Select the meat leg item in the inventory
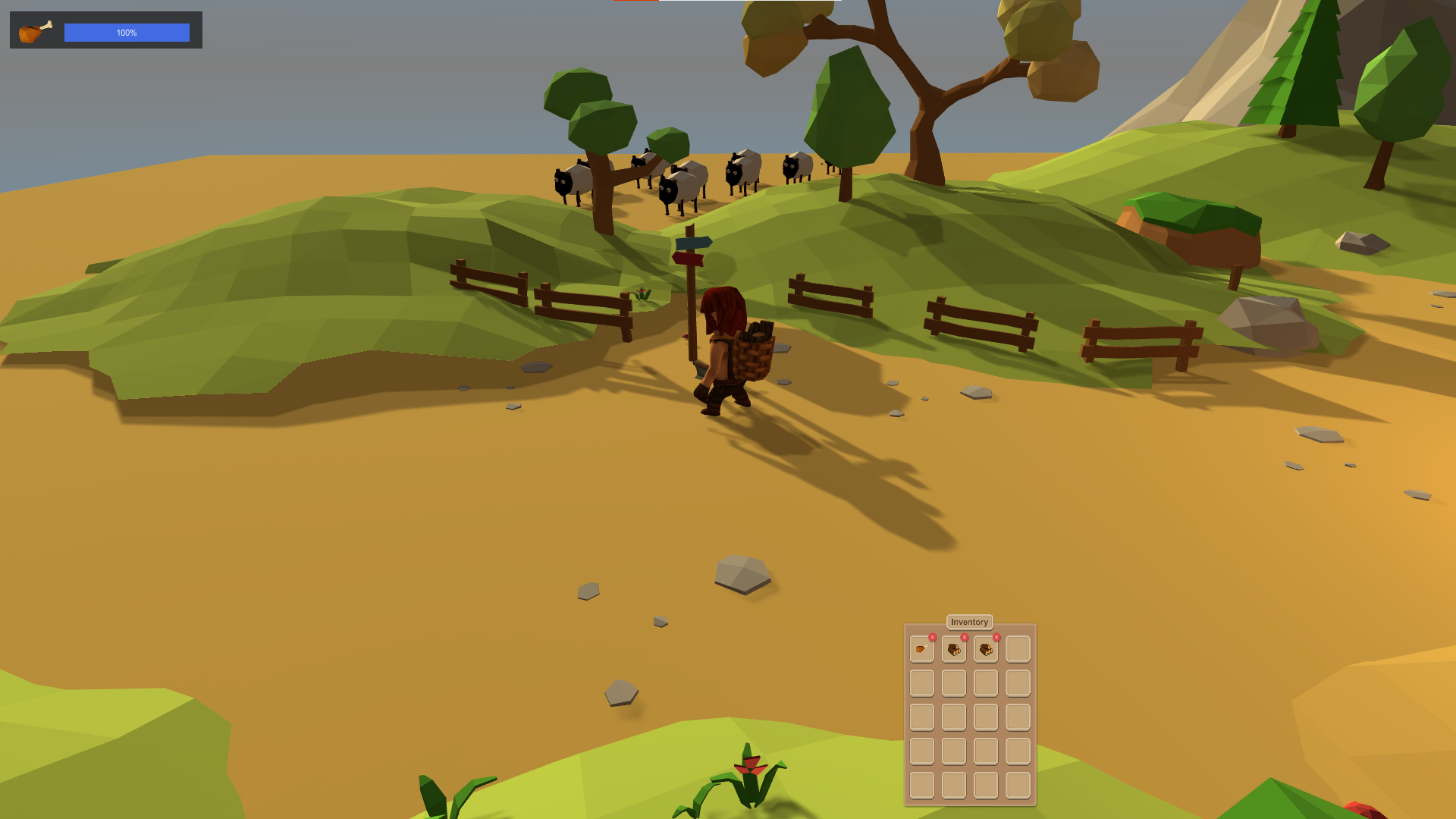 921,650
